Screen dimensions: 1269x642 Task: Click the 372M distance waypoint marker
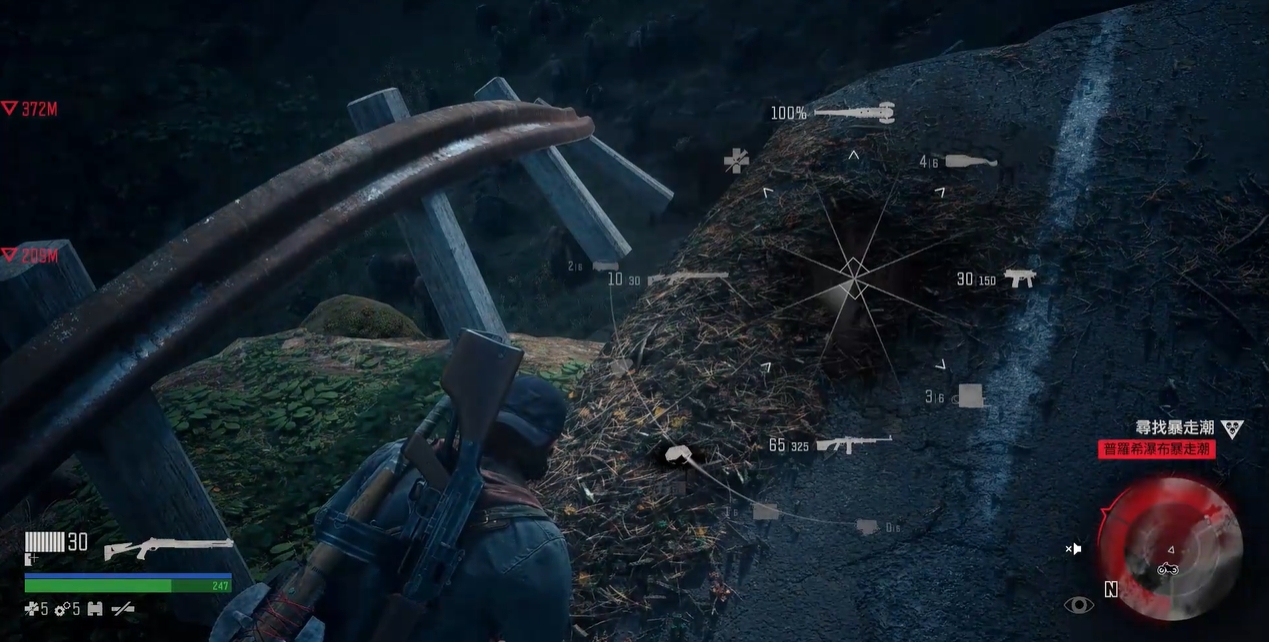pyautogui.click(x=29, y=109)
